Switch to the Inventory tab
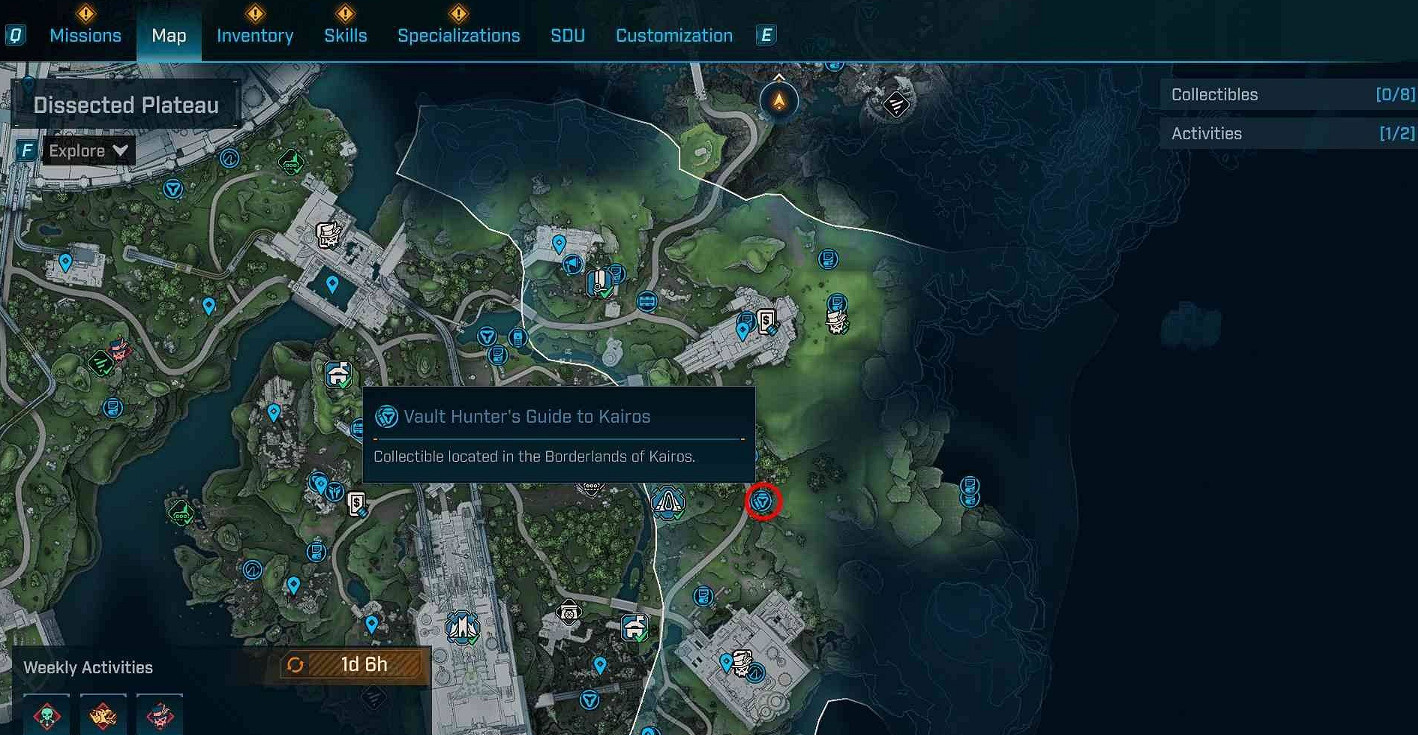The image size is (1418, 735). pyautogui.click(x=255, y=35)
